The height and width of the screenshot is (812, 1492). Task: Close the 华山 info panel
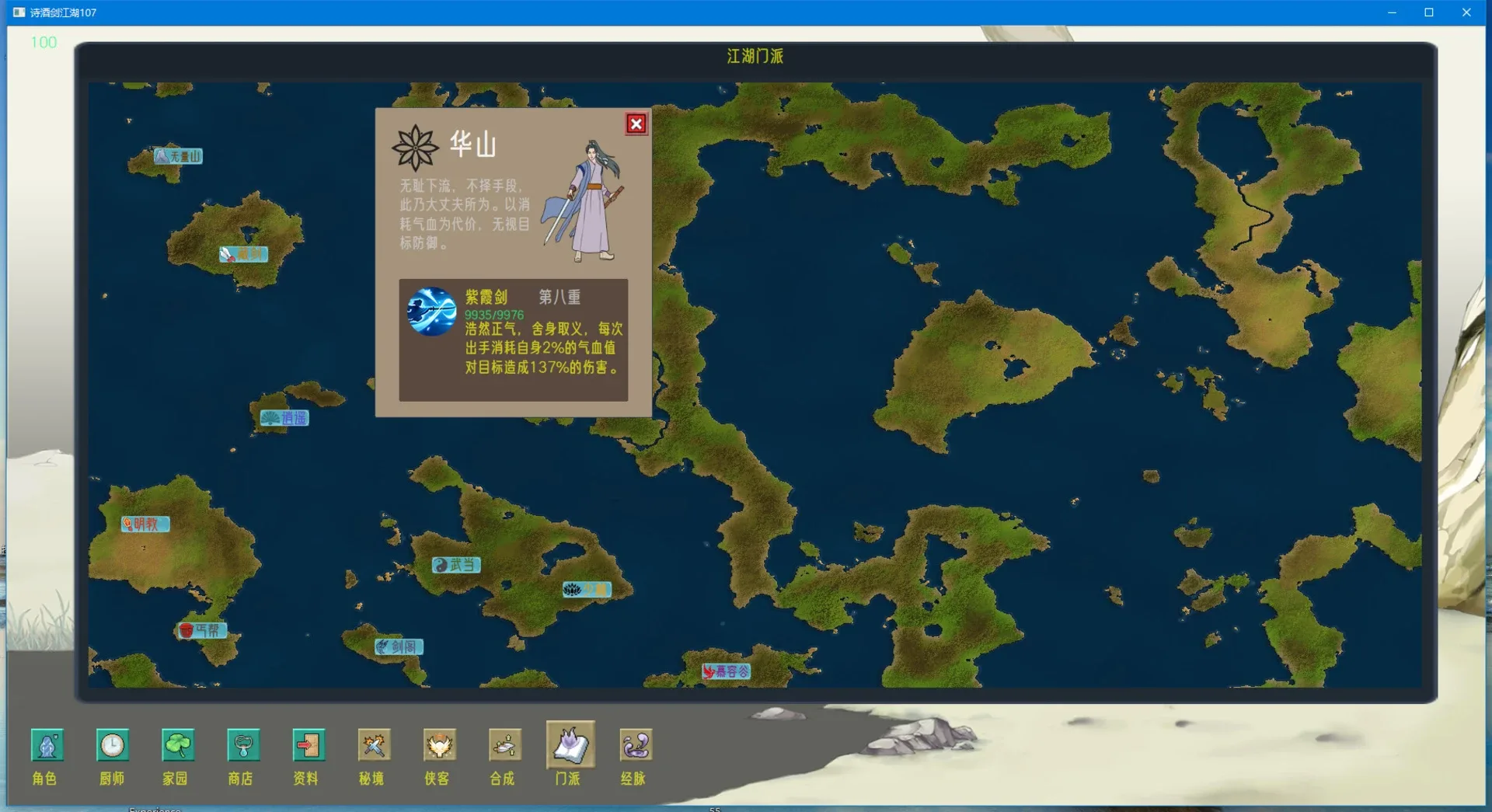click(x=636, y=124)
